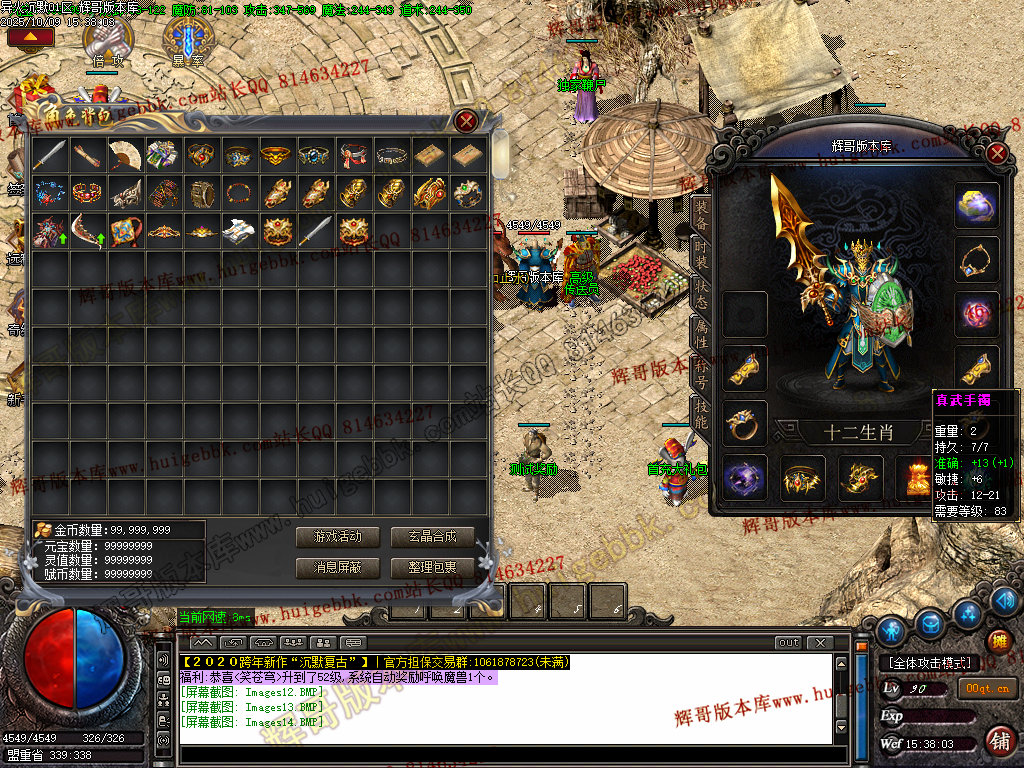This screenshot has height=768, width=1024.
Task: Select the red-ribbon belt item in the bag
Action: click(x=352, y=154)
